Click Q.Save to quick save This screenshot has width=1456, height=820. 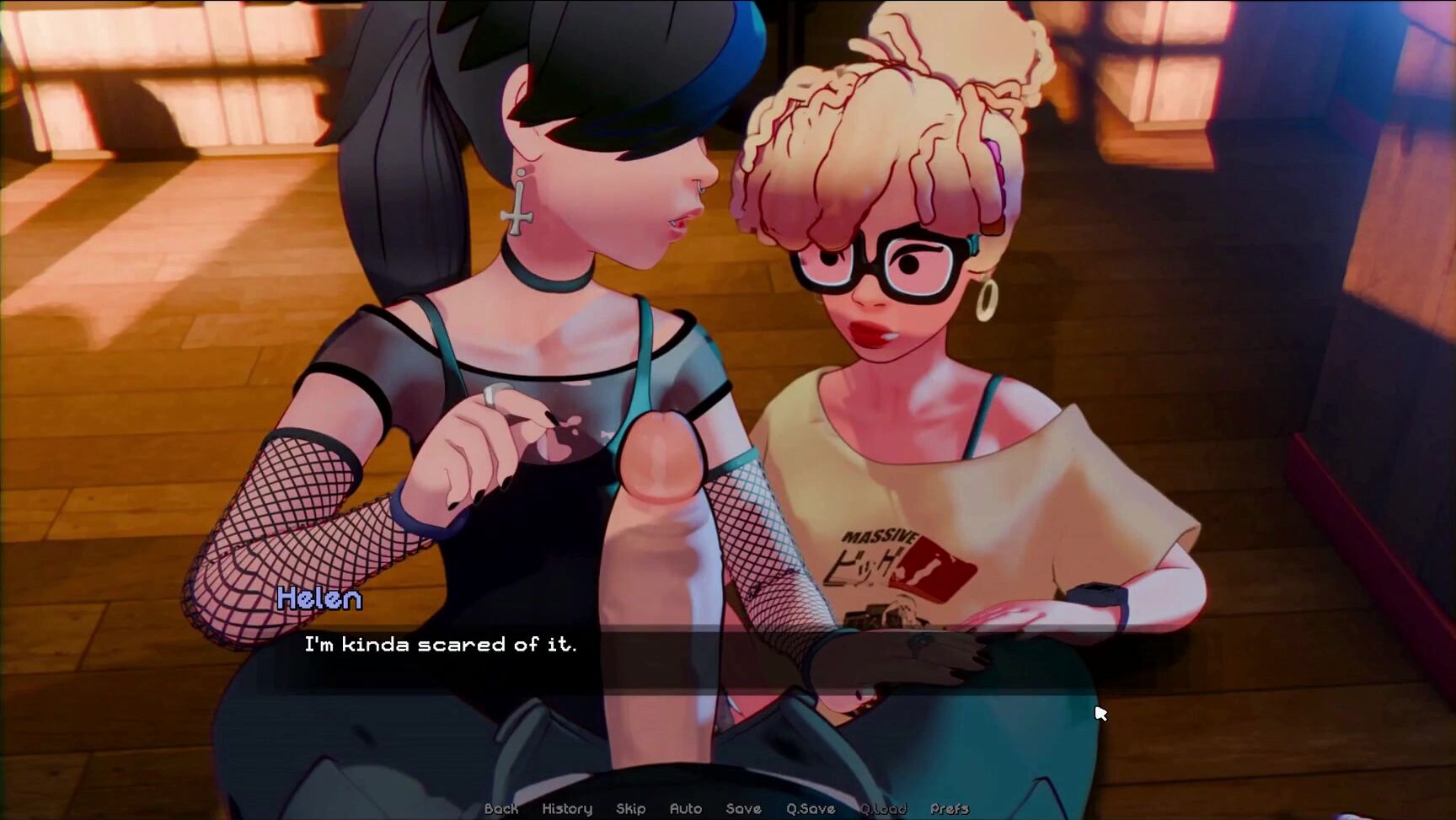click(x=811, y=809)
